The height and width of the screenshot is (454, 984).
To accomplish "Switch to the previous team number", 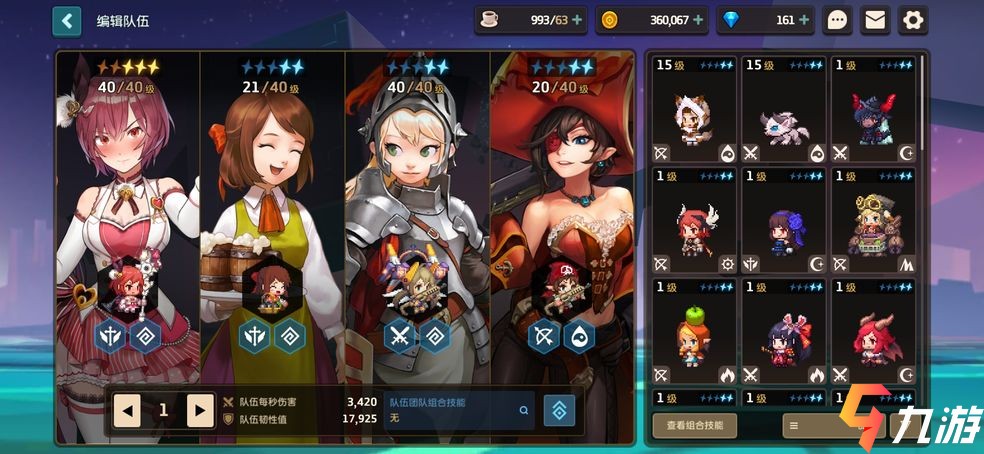I will (x=127, y=409).
